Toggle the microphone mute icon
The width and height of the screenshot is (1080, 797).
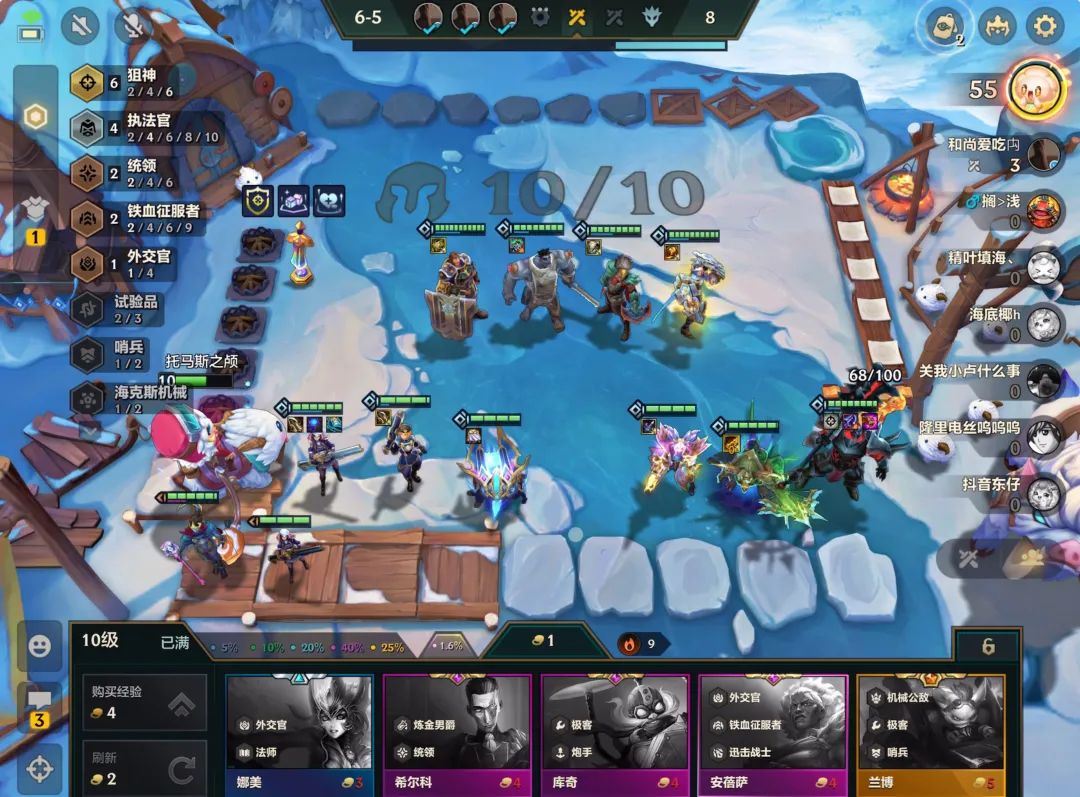click(133, 25)
